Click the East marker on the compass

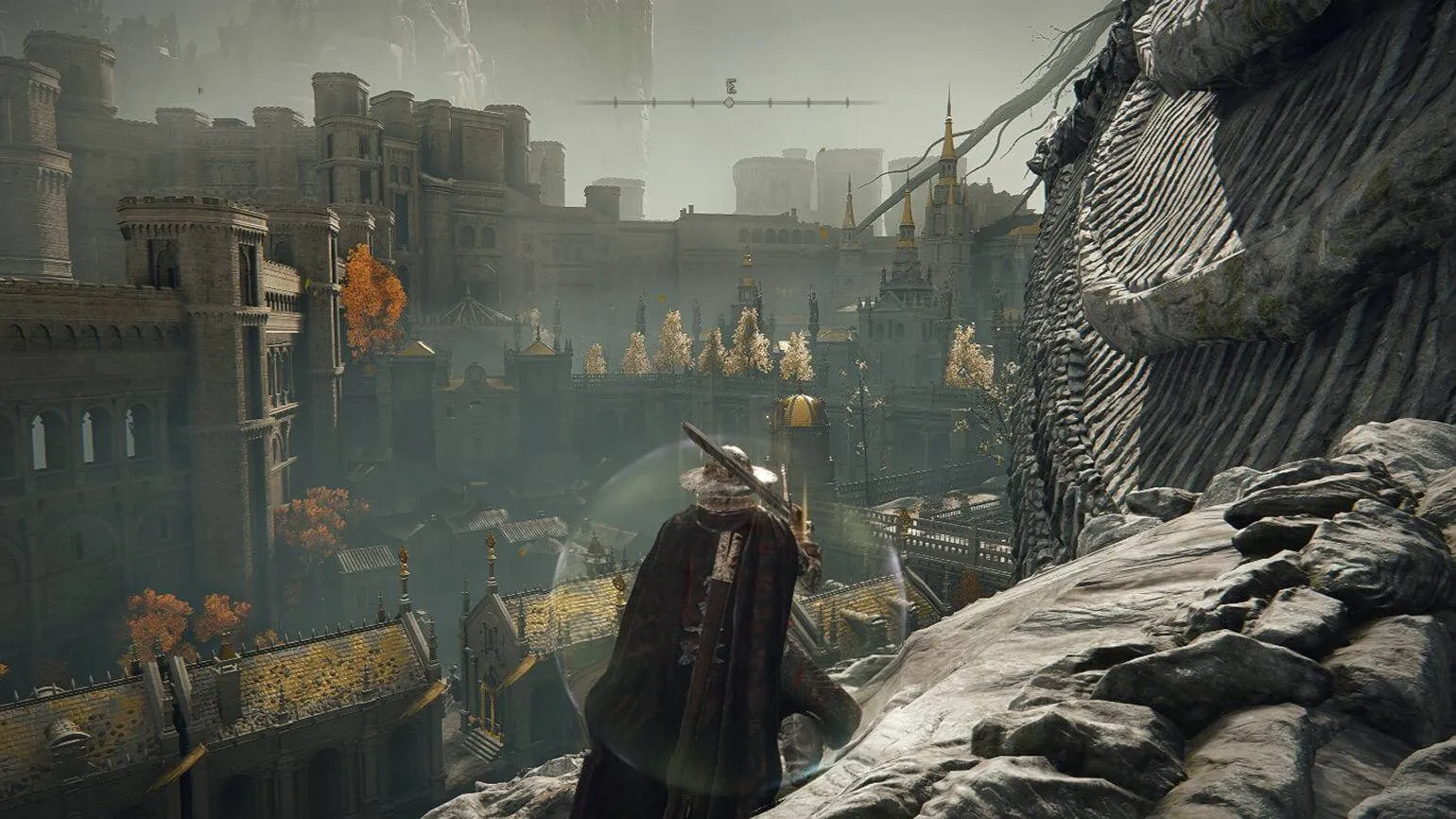(730, 86)
